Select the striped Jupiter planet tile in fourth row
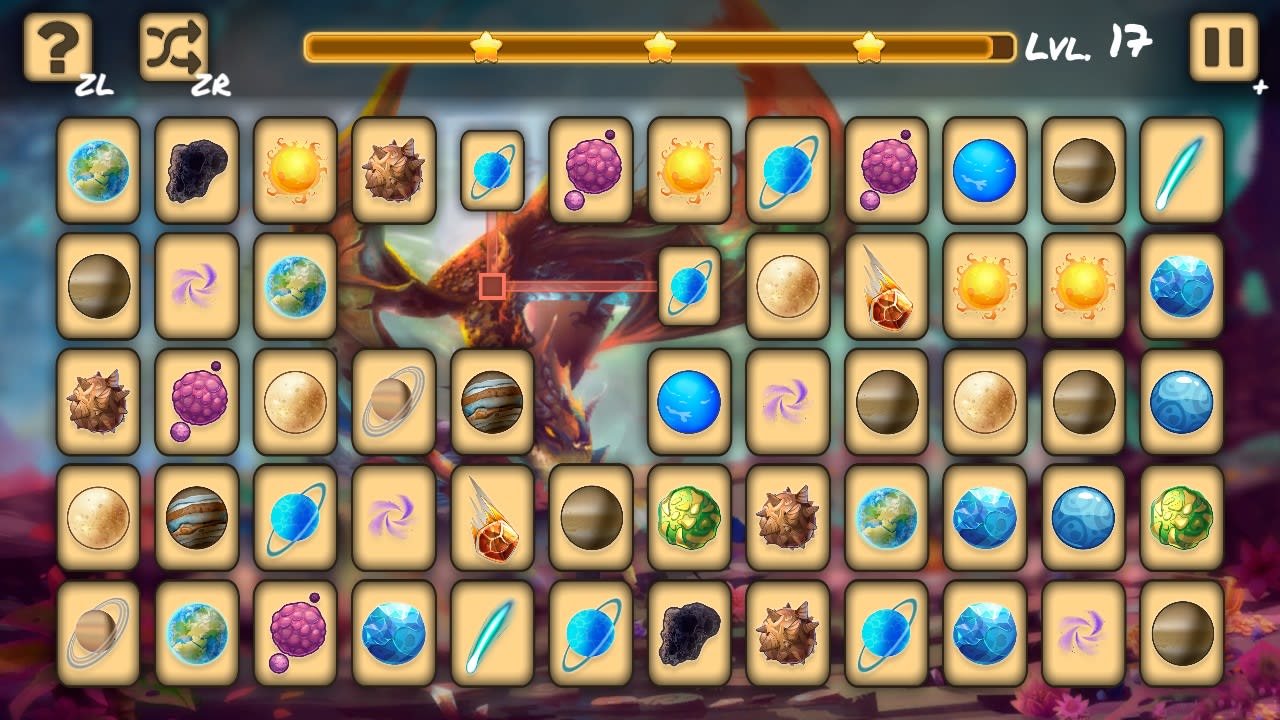 (196, 519)
